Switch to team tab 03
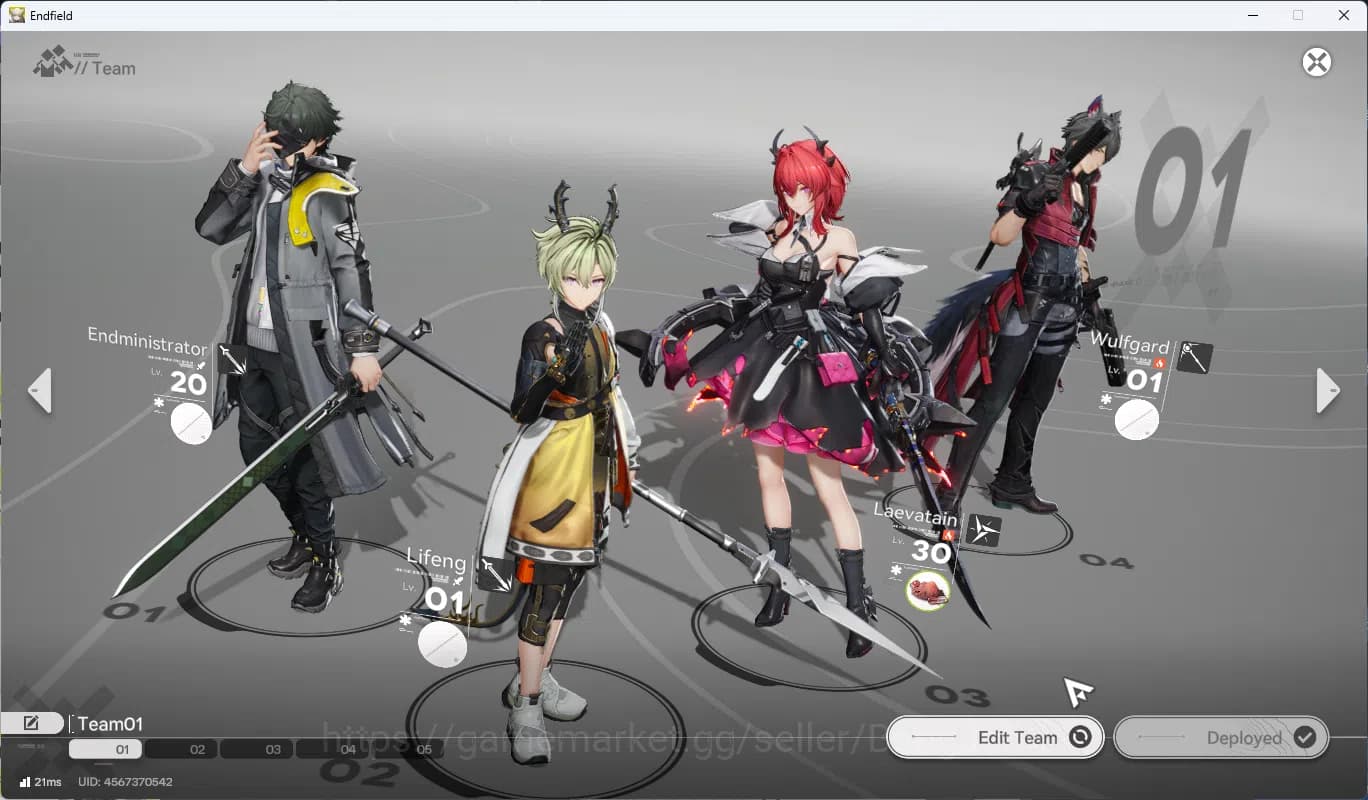 (272, 748)
